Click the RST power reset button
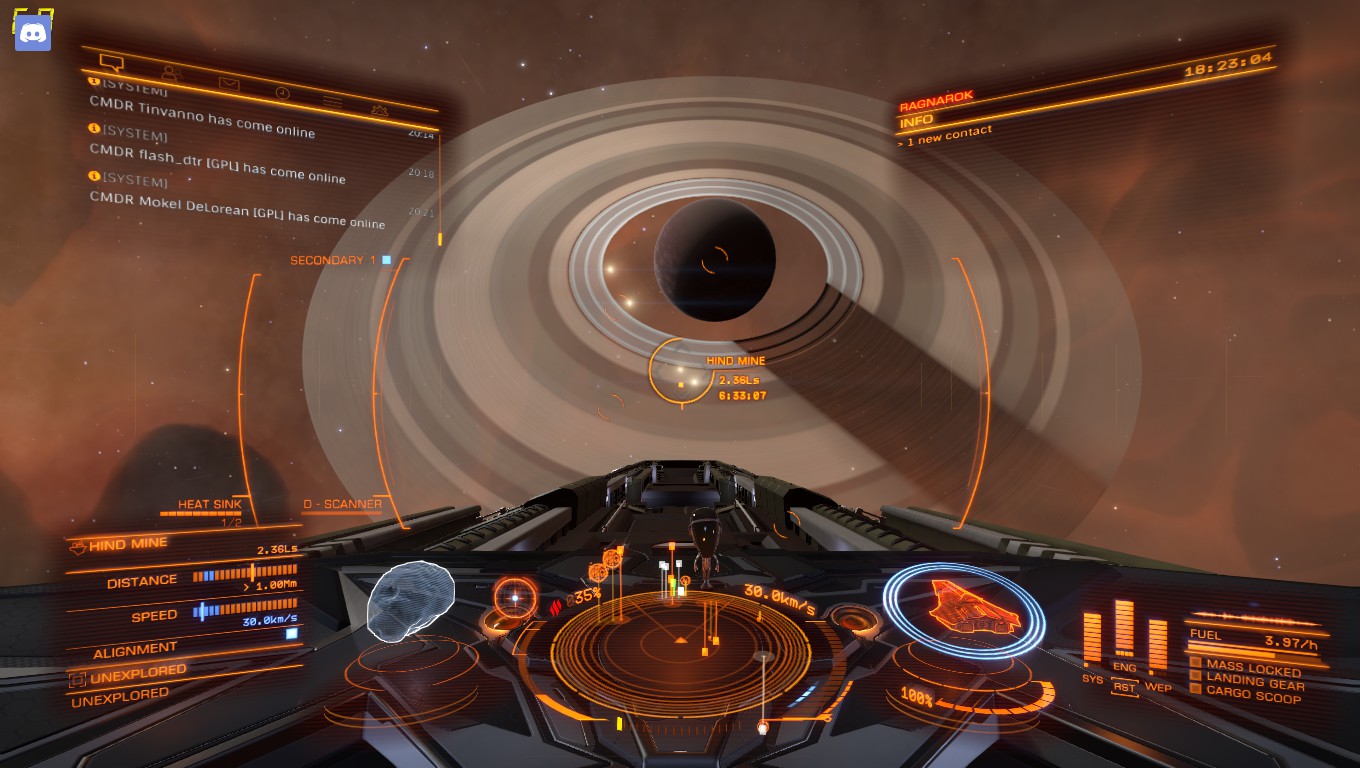 pyautogui.click(x=1125, y=687)
